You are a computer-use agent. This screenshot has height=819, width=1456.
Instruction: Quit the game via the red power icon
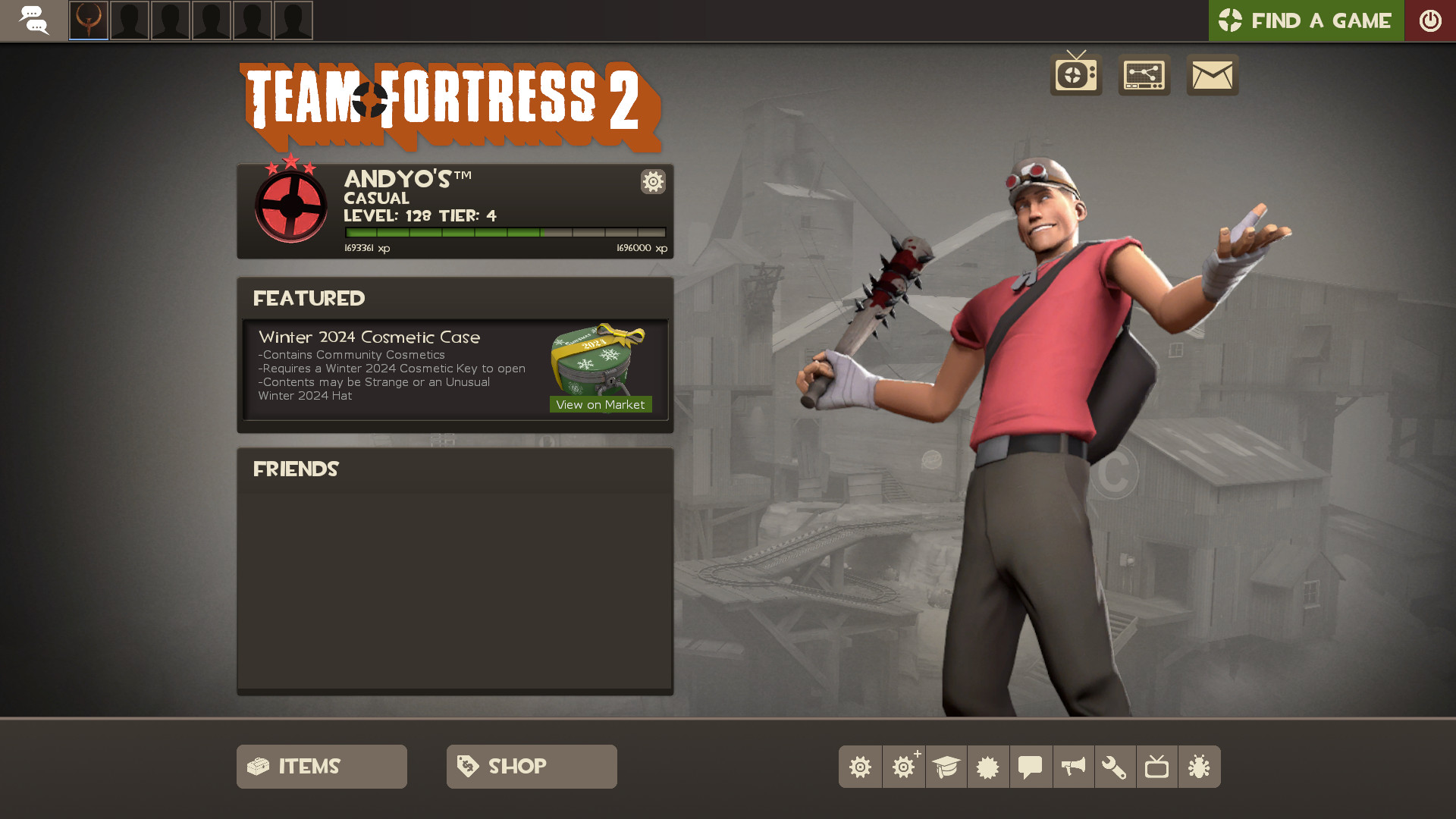pos(1431,20)
